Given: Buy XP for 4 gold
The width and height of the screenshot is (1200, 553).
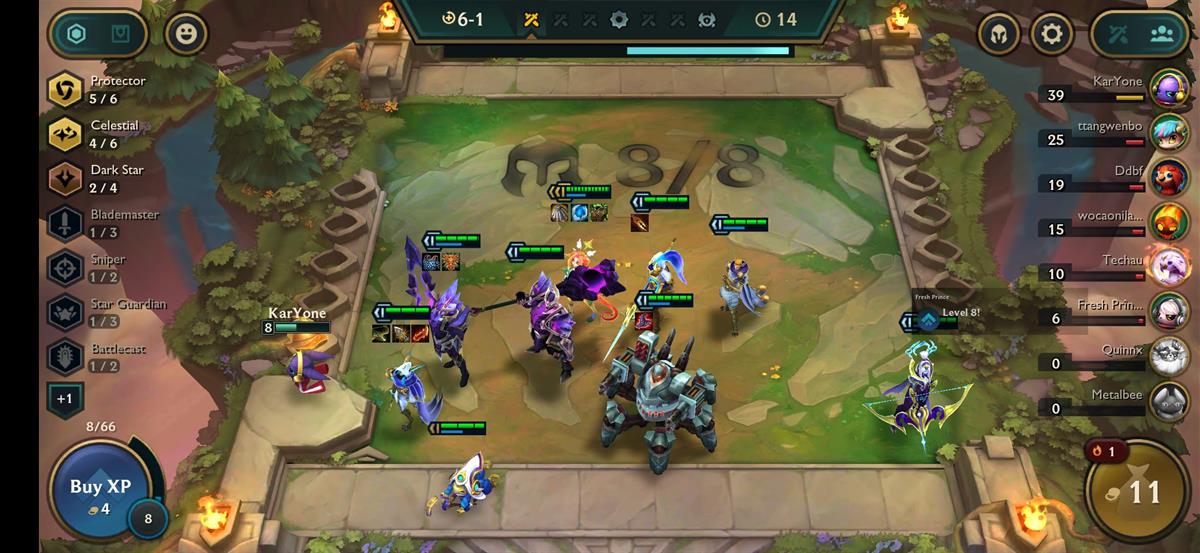Looking at the screenshot, I should (100, 494).
